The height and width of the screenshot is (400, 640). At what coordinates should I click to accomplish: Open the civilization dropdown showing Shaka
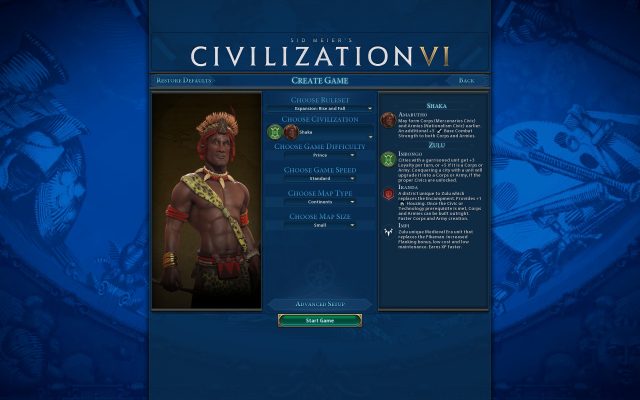(x=328, y=131)
